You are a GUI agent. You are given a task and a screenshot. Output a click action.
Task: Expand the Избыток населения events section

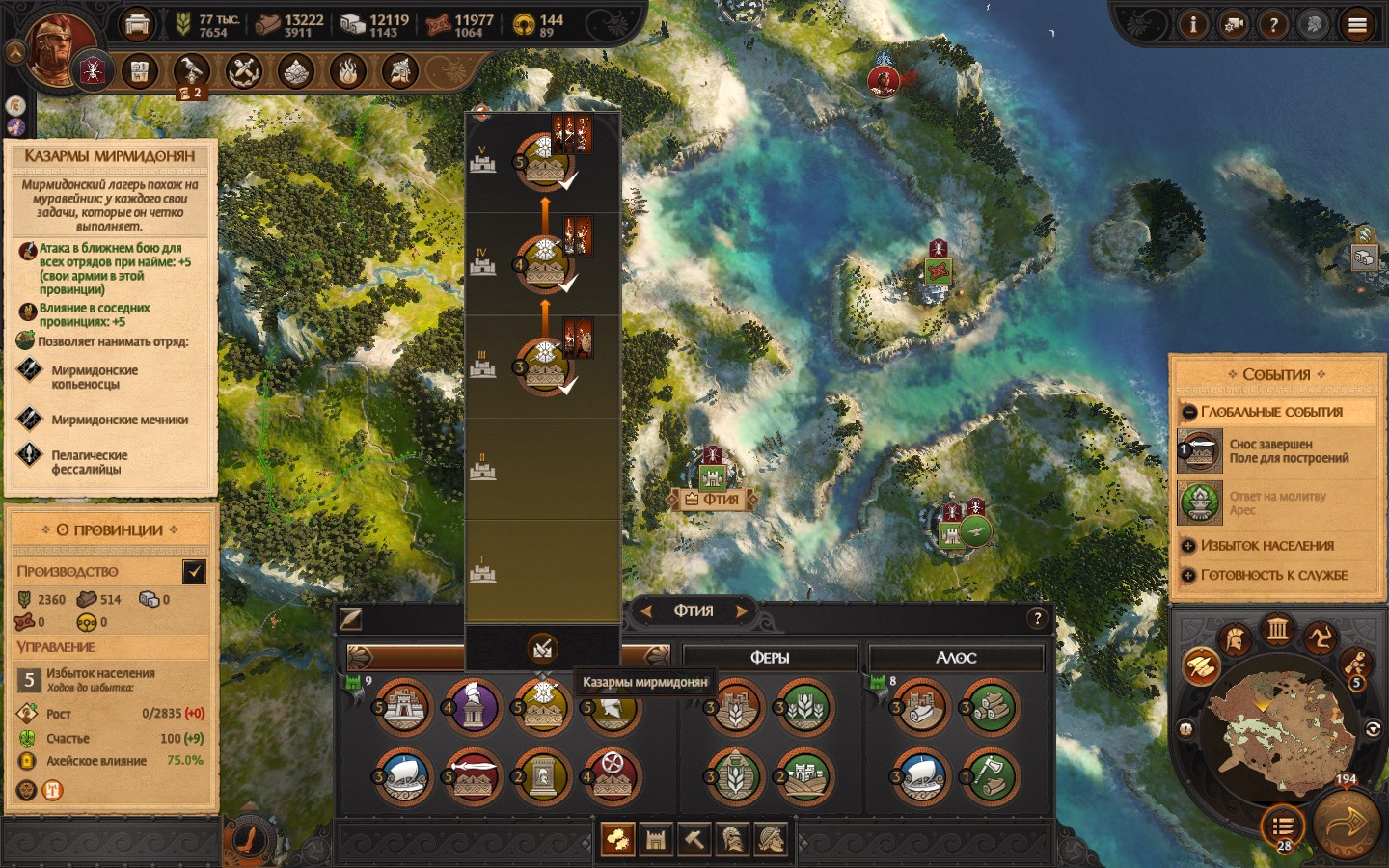click(x=1189, y=546)
